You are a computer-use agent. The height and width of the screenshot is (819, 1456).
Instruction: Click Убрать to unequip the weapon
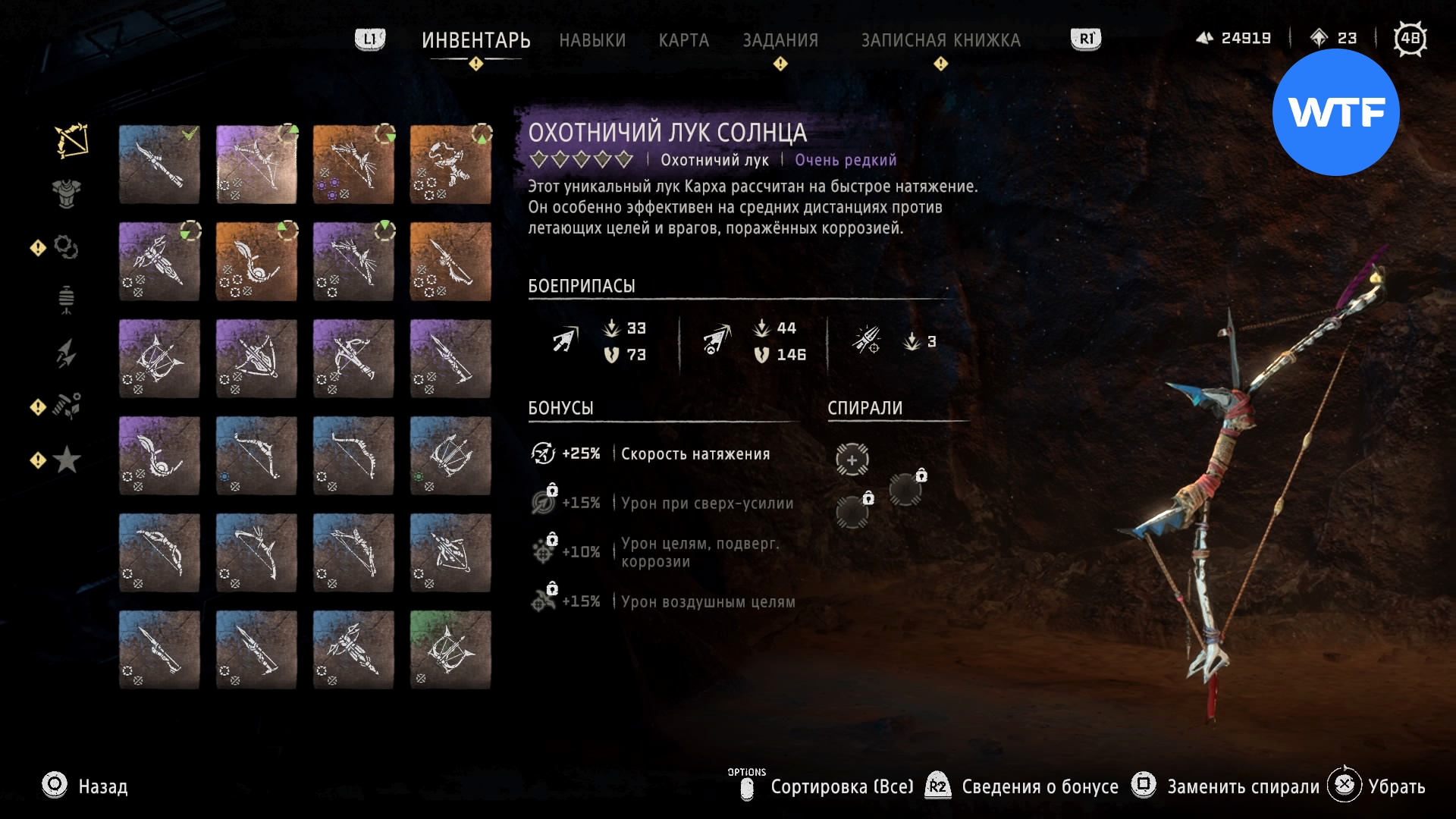(1396, 786)
